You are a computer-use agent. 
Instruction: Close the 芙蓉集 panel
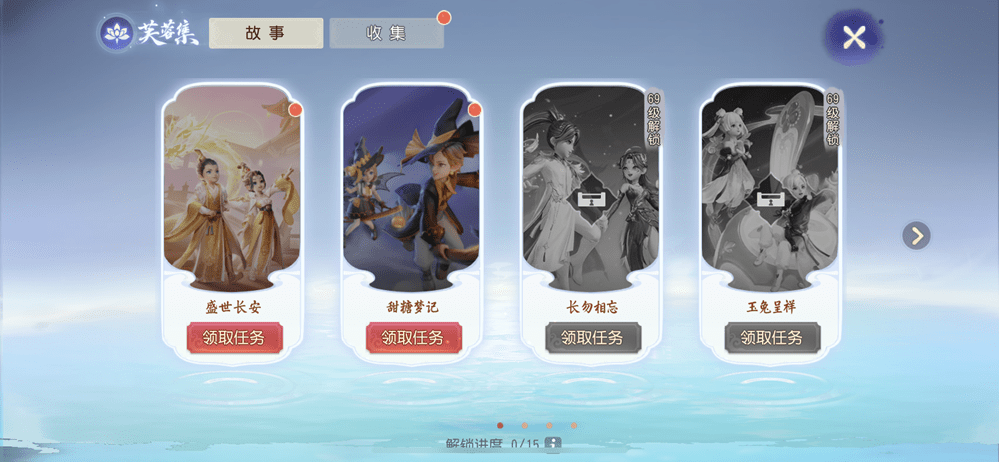[853, 38]
